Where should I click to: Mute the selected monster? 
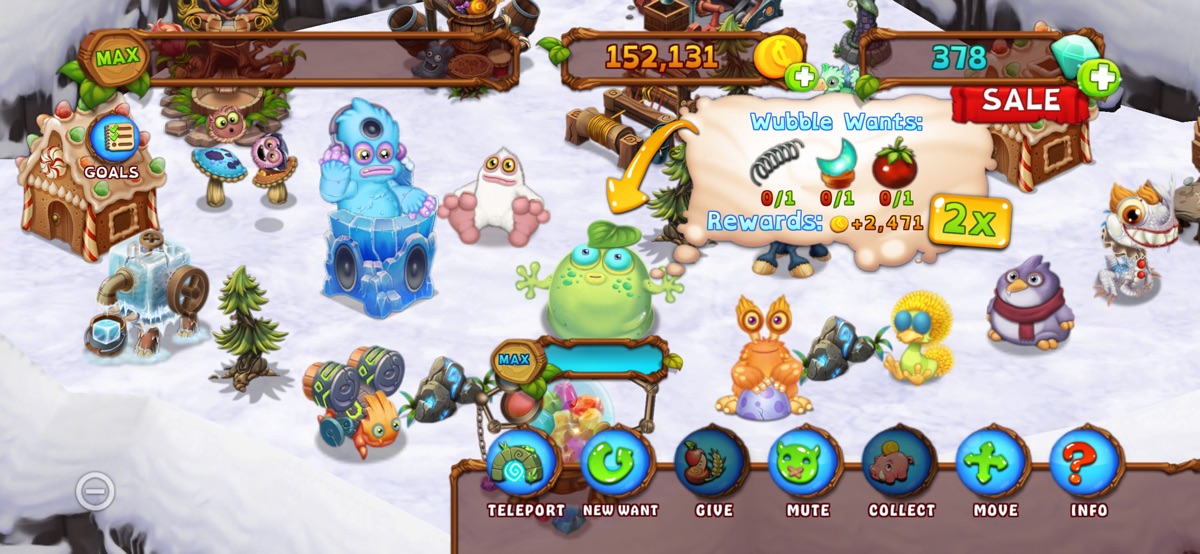[807, 465]
